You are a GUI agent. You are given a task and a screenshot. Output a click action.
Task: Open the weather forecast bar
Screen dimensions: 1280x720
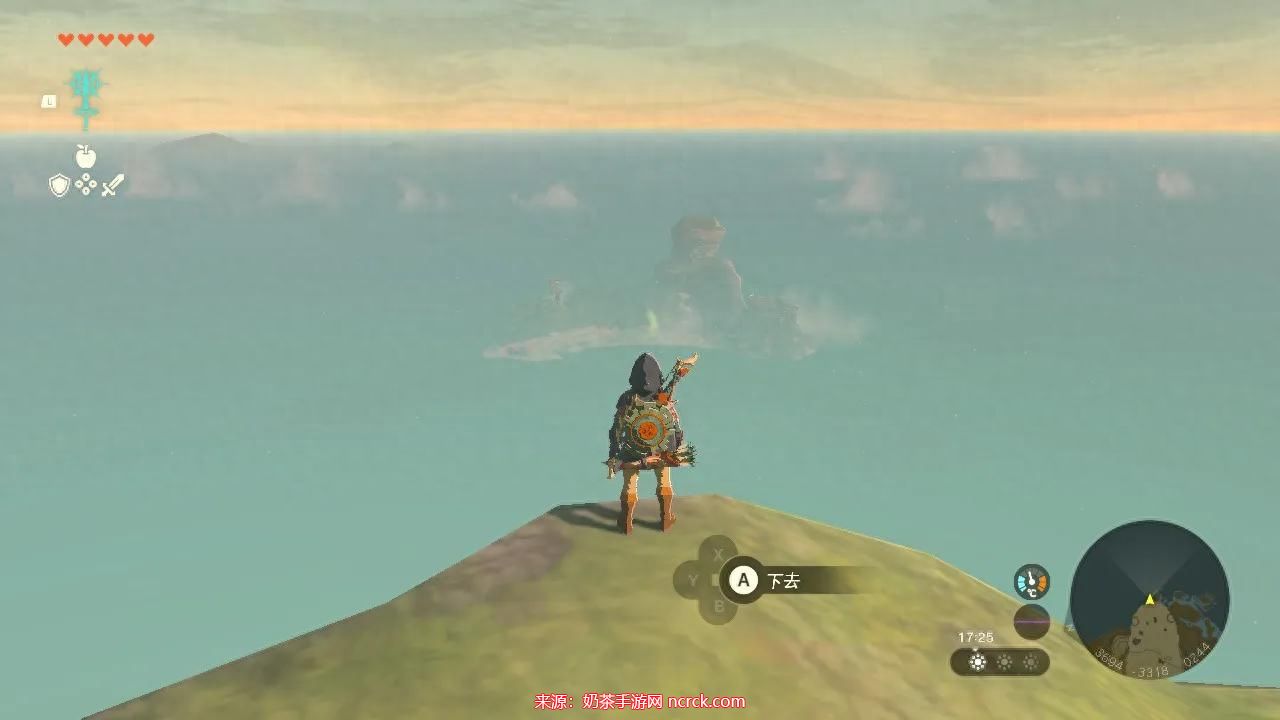[x=1000, y=662]
